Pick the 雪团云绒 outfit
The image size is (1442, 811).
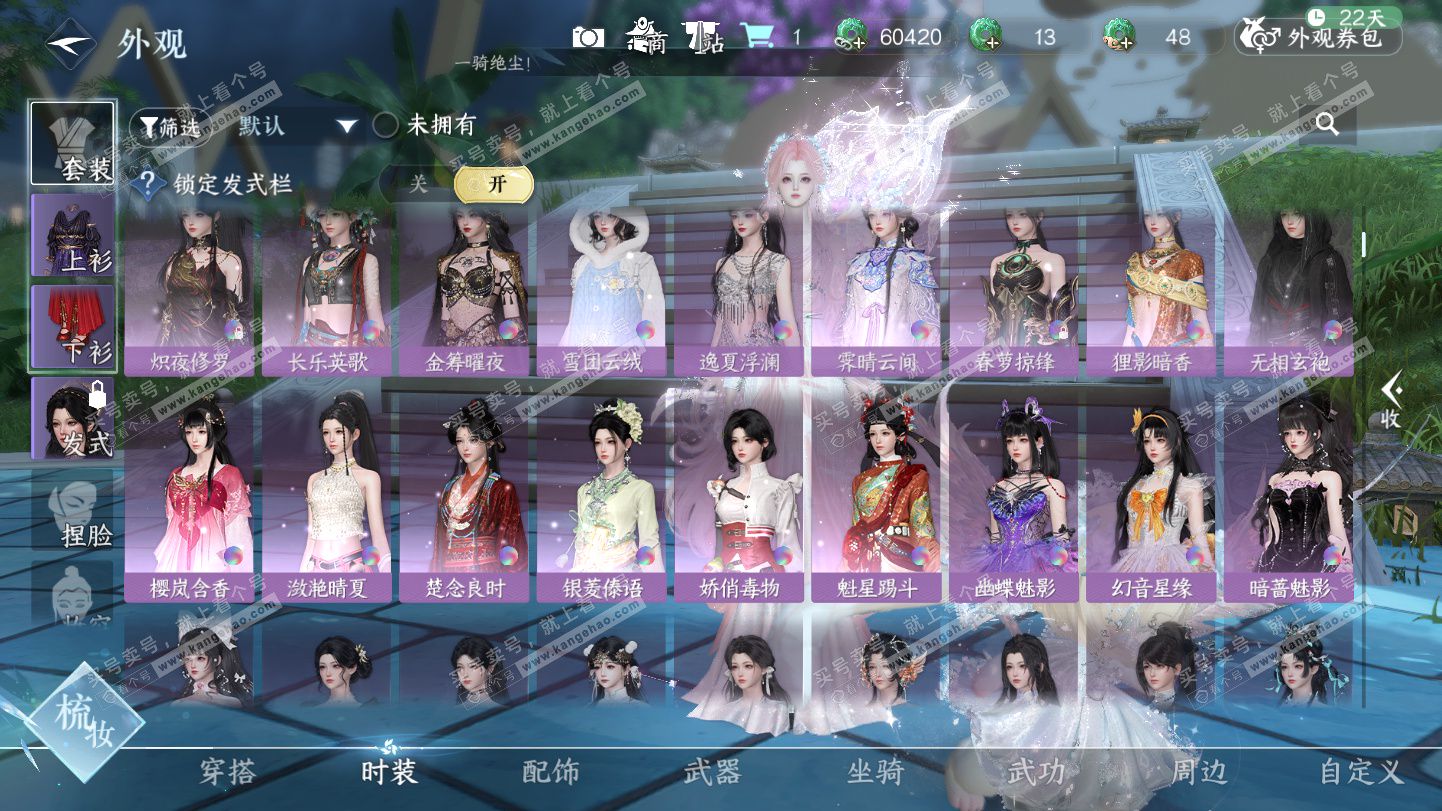coord(603,288)
